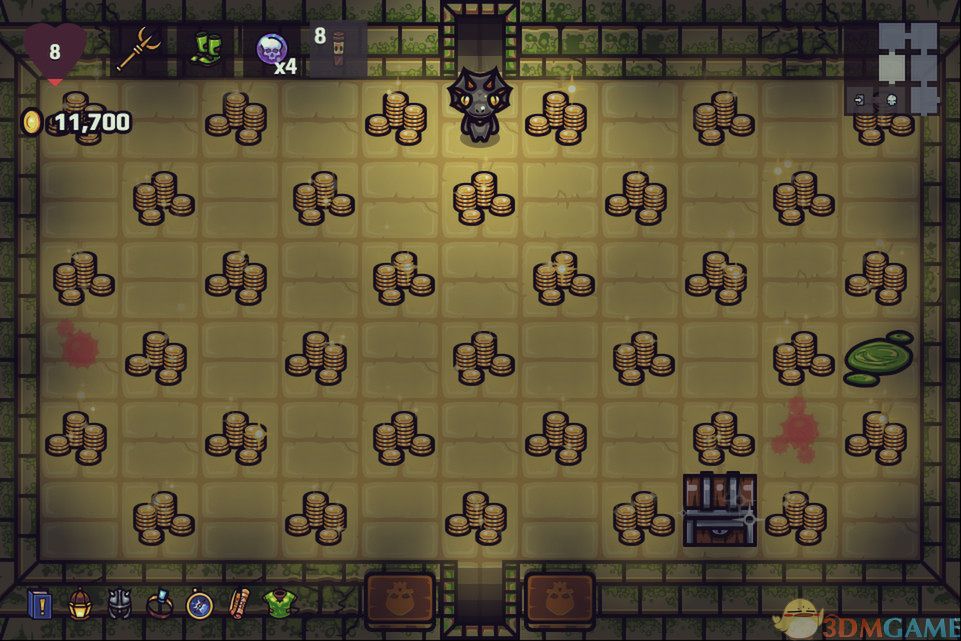
Task: Click the exit arrow marker on minimap
Action: [x=861, y=99]
